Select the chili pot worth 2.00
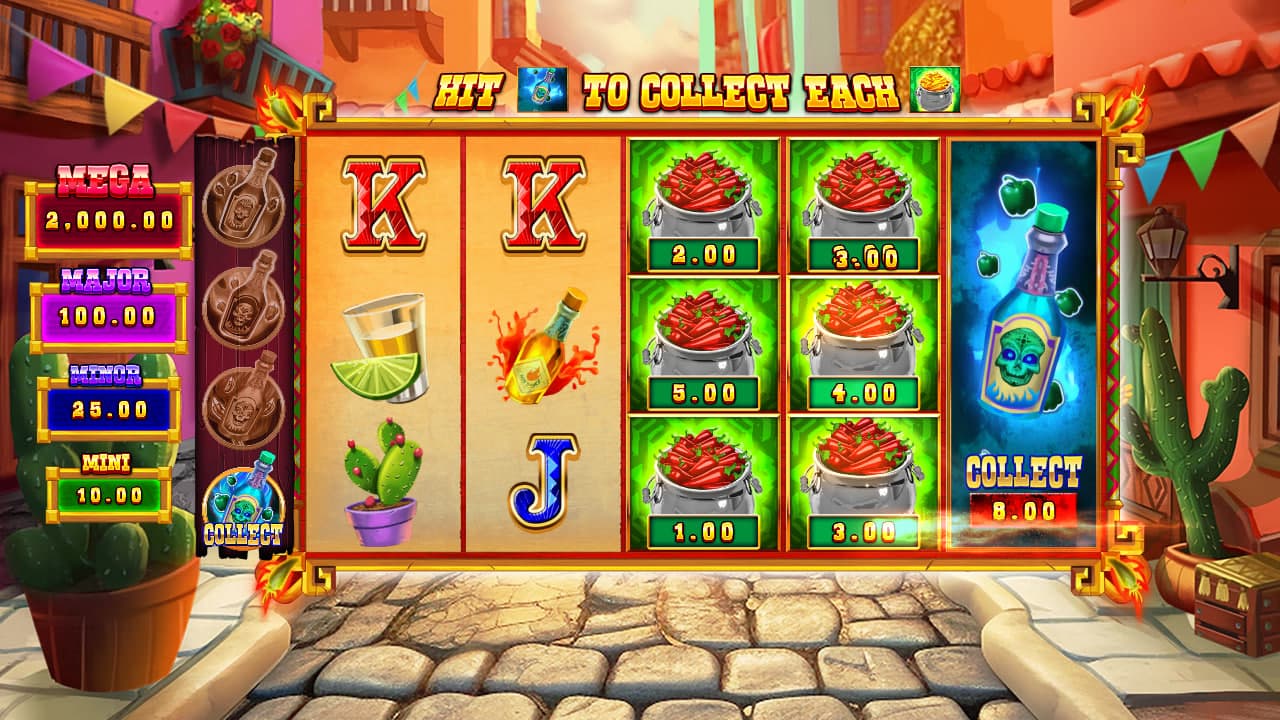 (x=701, y=205)
